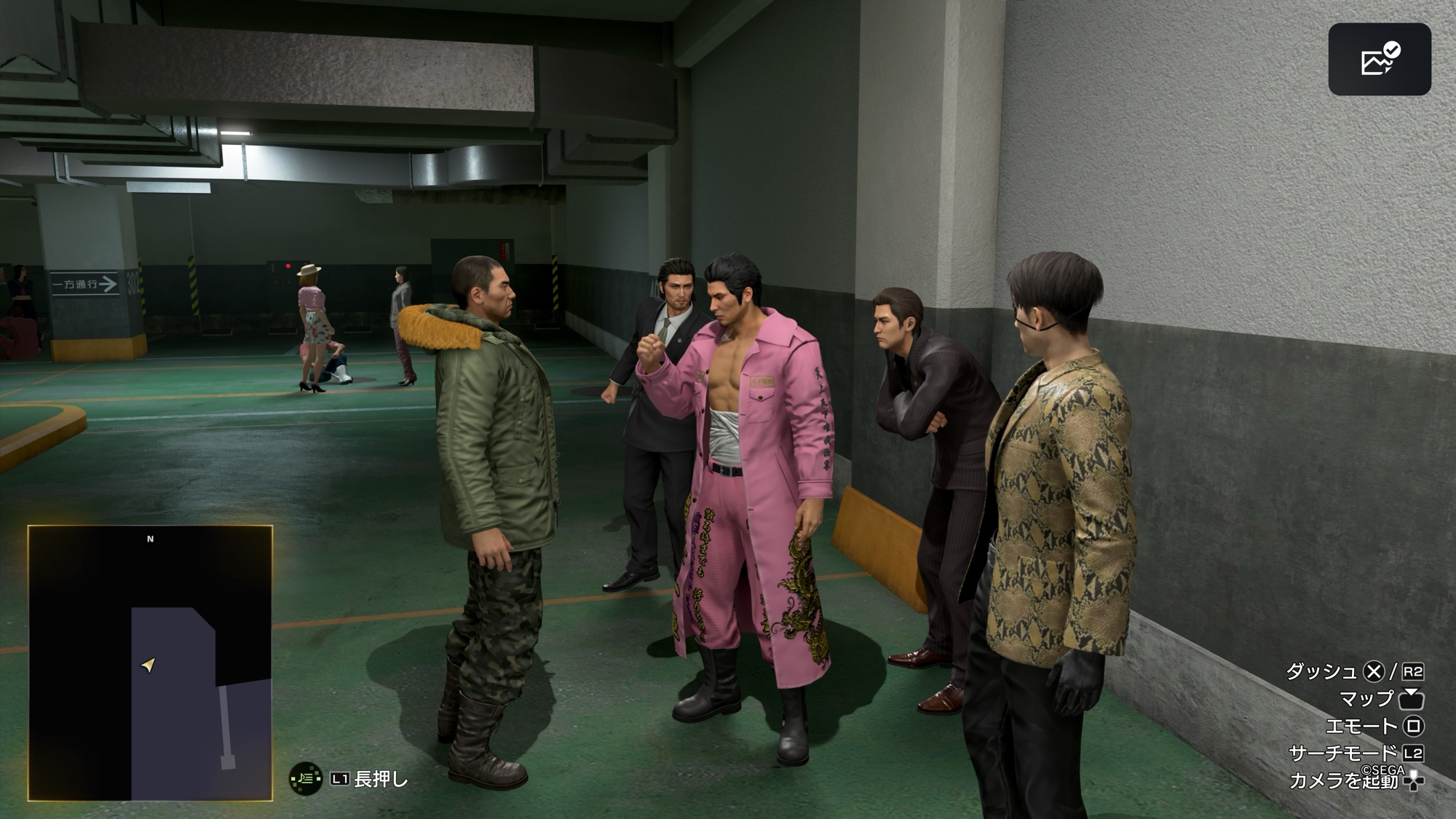Open the screenshot saved notification
This screenshot has width=1456, height=819.
click(1379, 59)
